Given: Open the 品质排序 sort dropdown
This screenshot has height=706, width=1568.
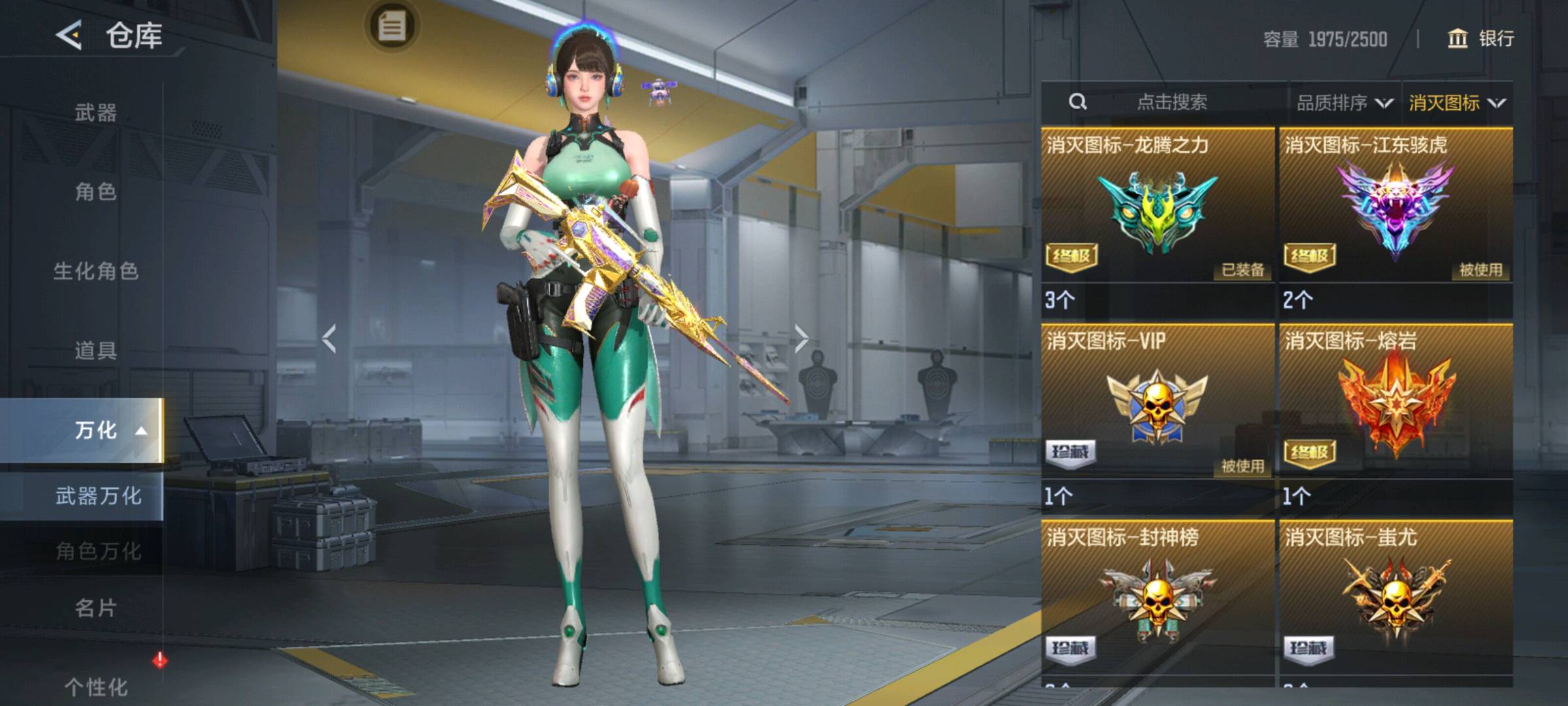Looking at the screenshot, I should pos(1344,103).
